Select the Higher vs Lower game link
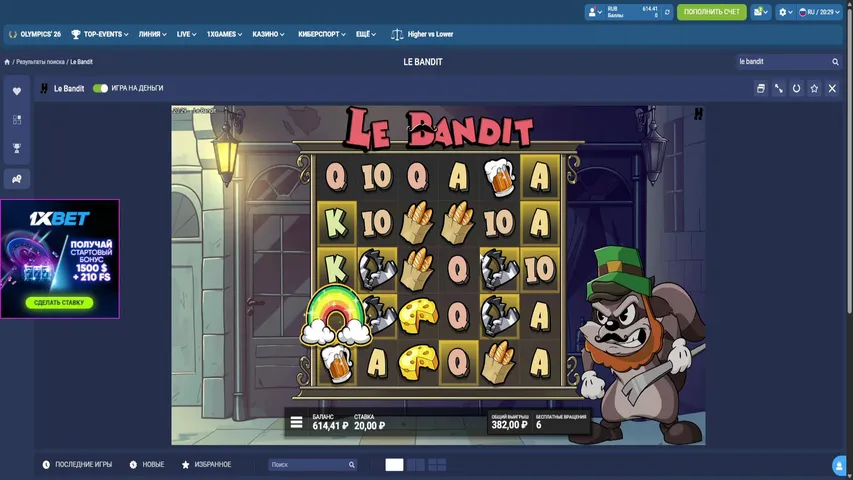The height and width of the screenshot is (480, 853). coord(422,34)
